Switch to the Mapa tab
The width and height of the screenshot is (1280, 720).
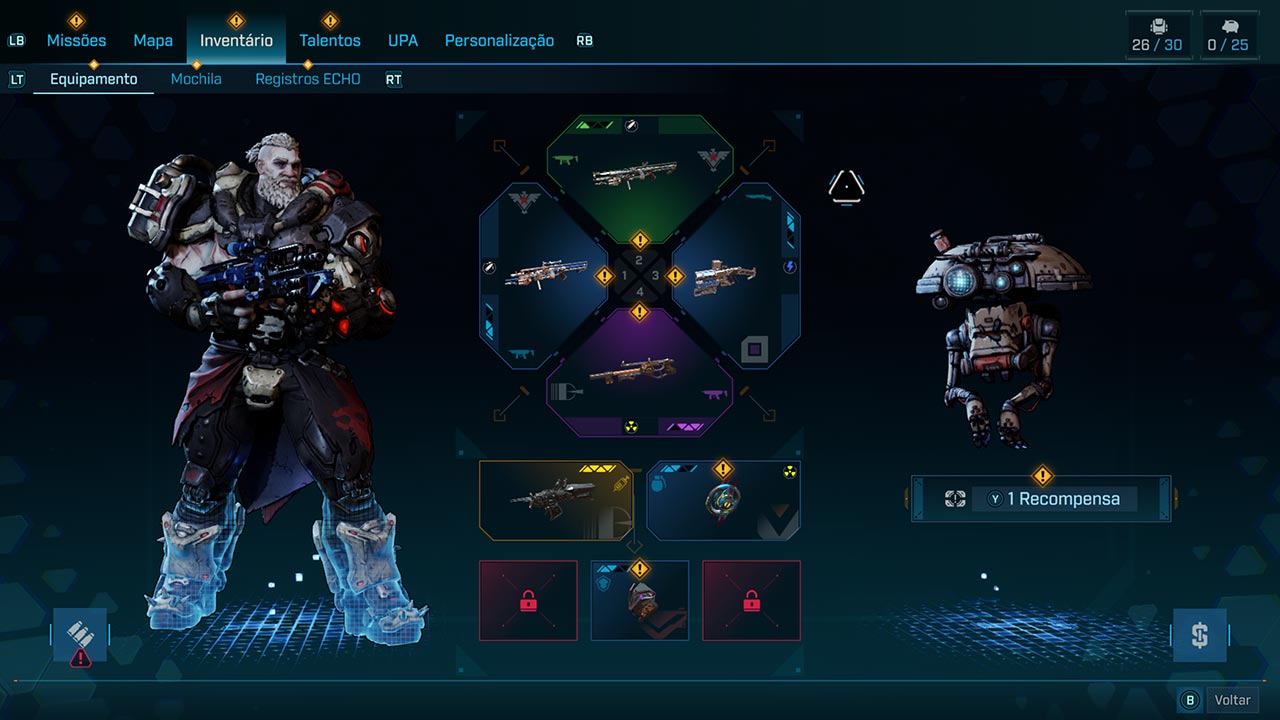[153, 41]
